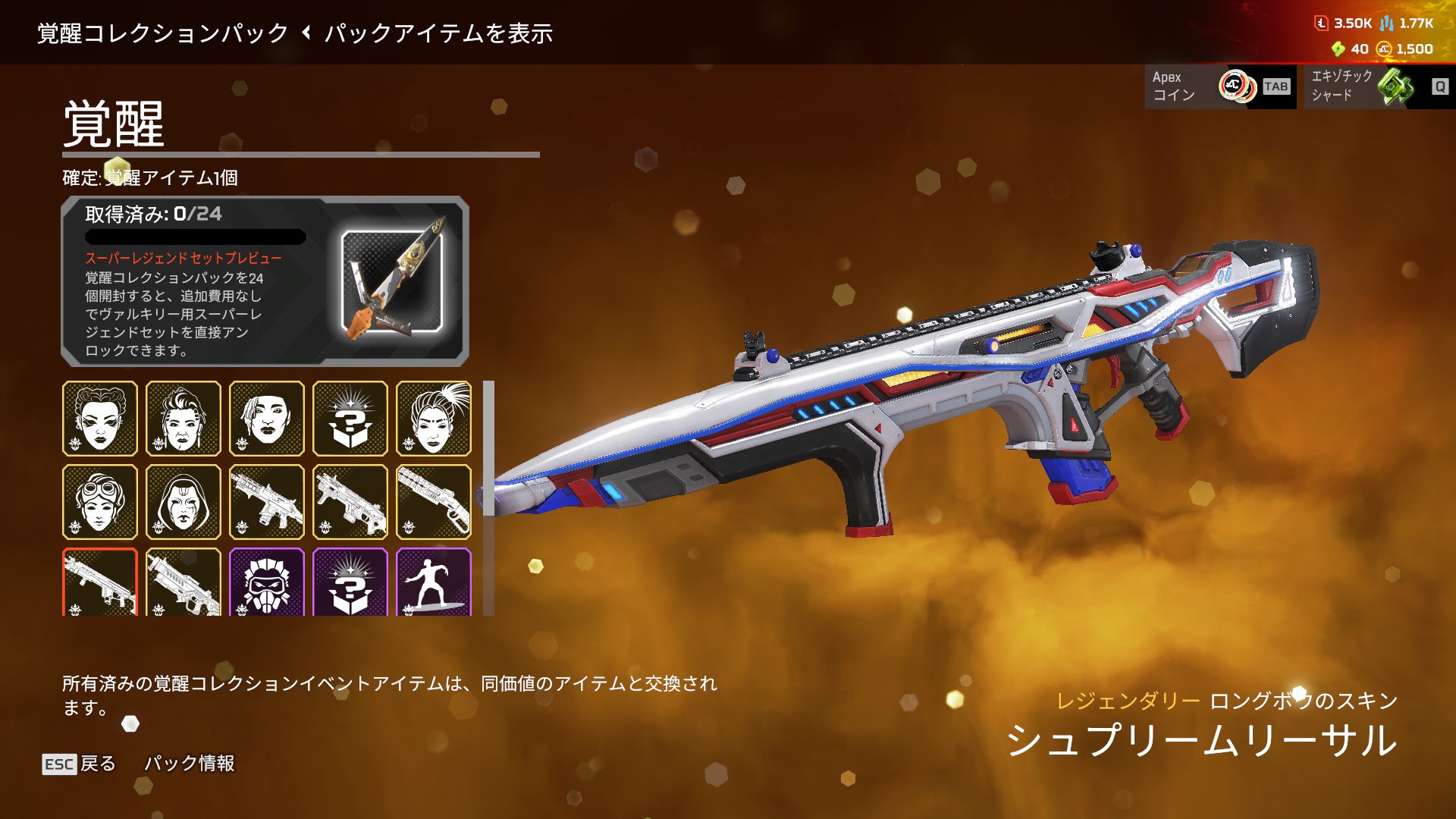Preview the Valkyrie heirloom spear thumbnail
This screenshot has height=819, width=1456.
point(392,281)
